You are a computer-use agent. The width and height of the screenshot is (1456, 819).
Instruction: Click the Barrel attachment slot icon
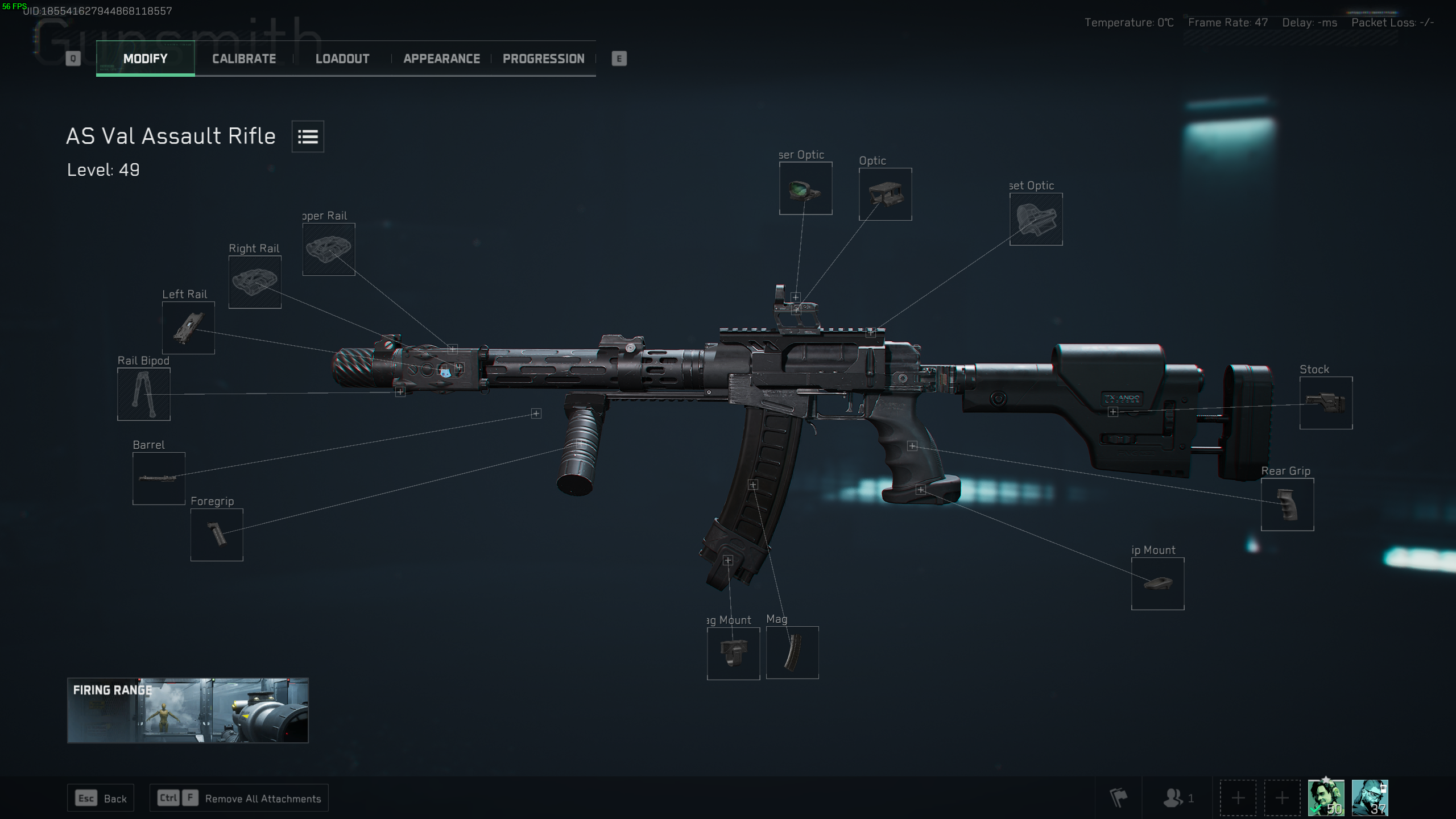coord(159,478)
